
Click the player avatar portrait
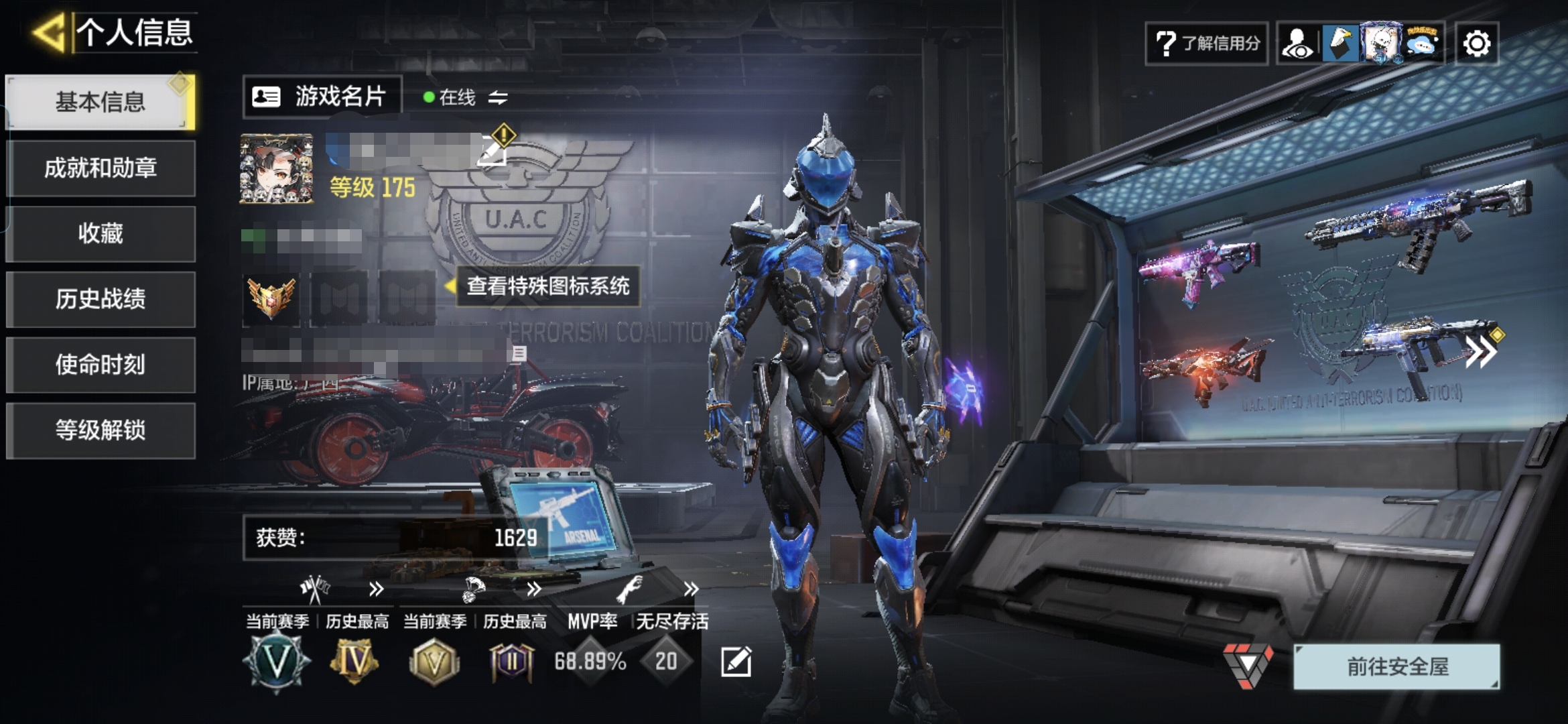click(276, 168)
